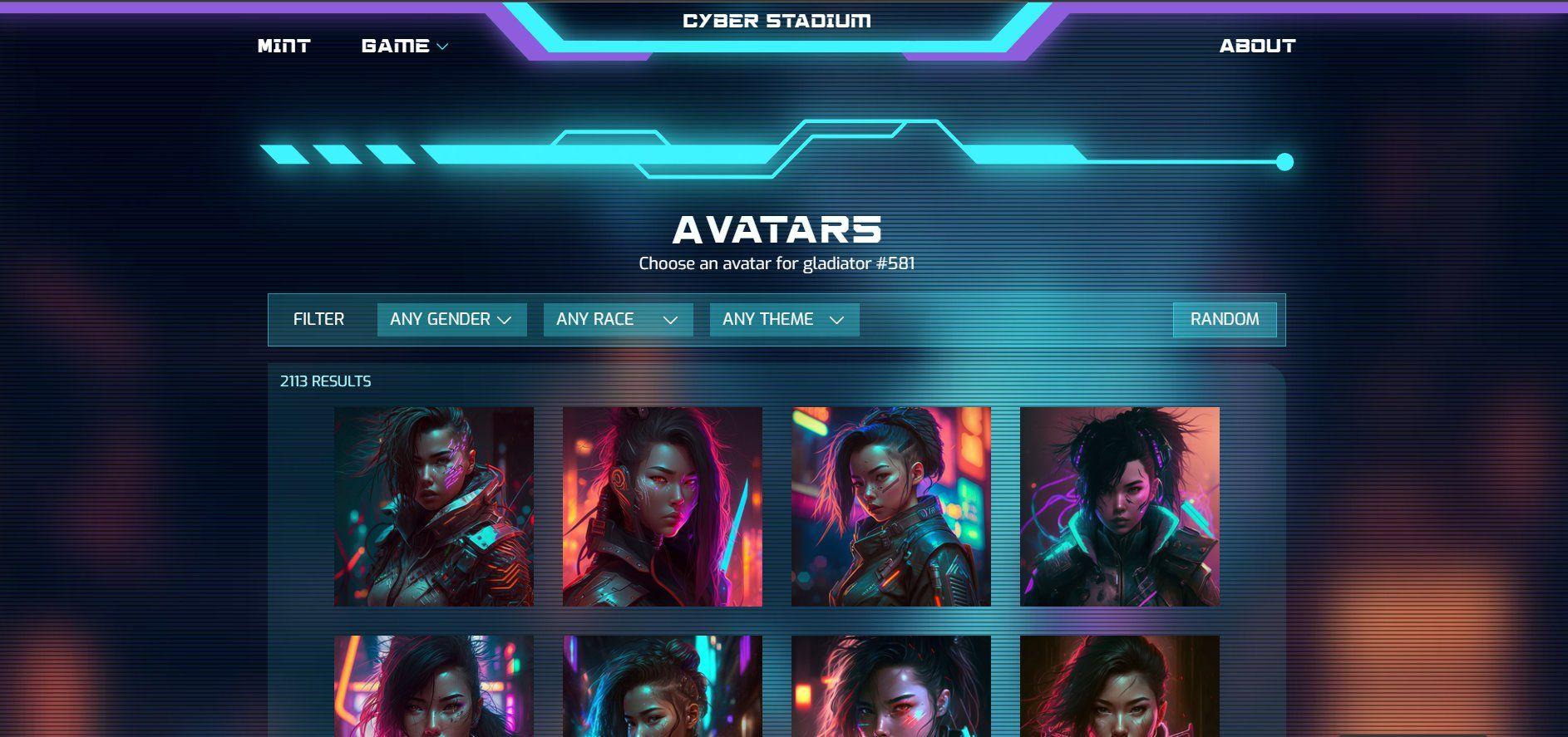The image size is (1568, 737).
Task: Click the RANDOM avatar selector button
Action: pyautogui.click(x=1224, y=319)
